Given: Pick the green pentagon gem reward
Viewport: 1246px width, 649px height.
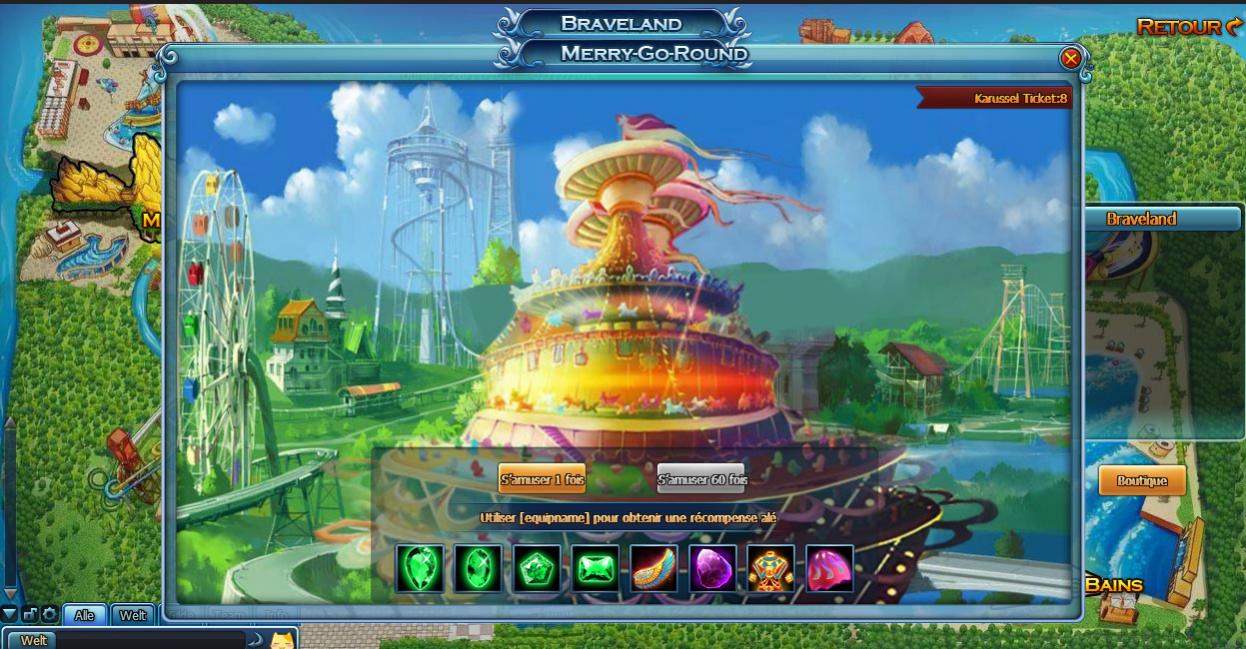Looking at the screenshot, I should pos(537,568).
